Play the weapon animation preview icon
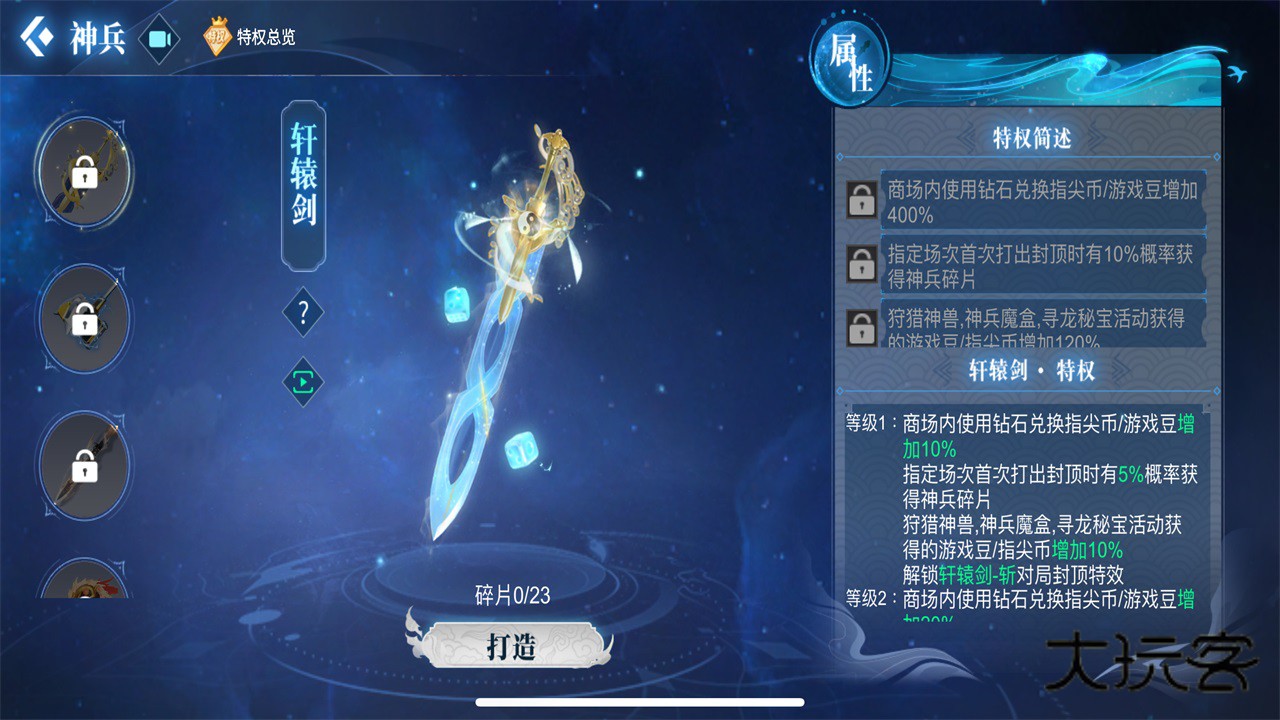 (301, 382)
